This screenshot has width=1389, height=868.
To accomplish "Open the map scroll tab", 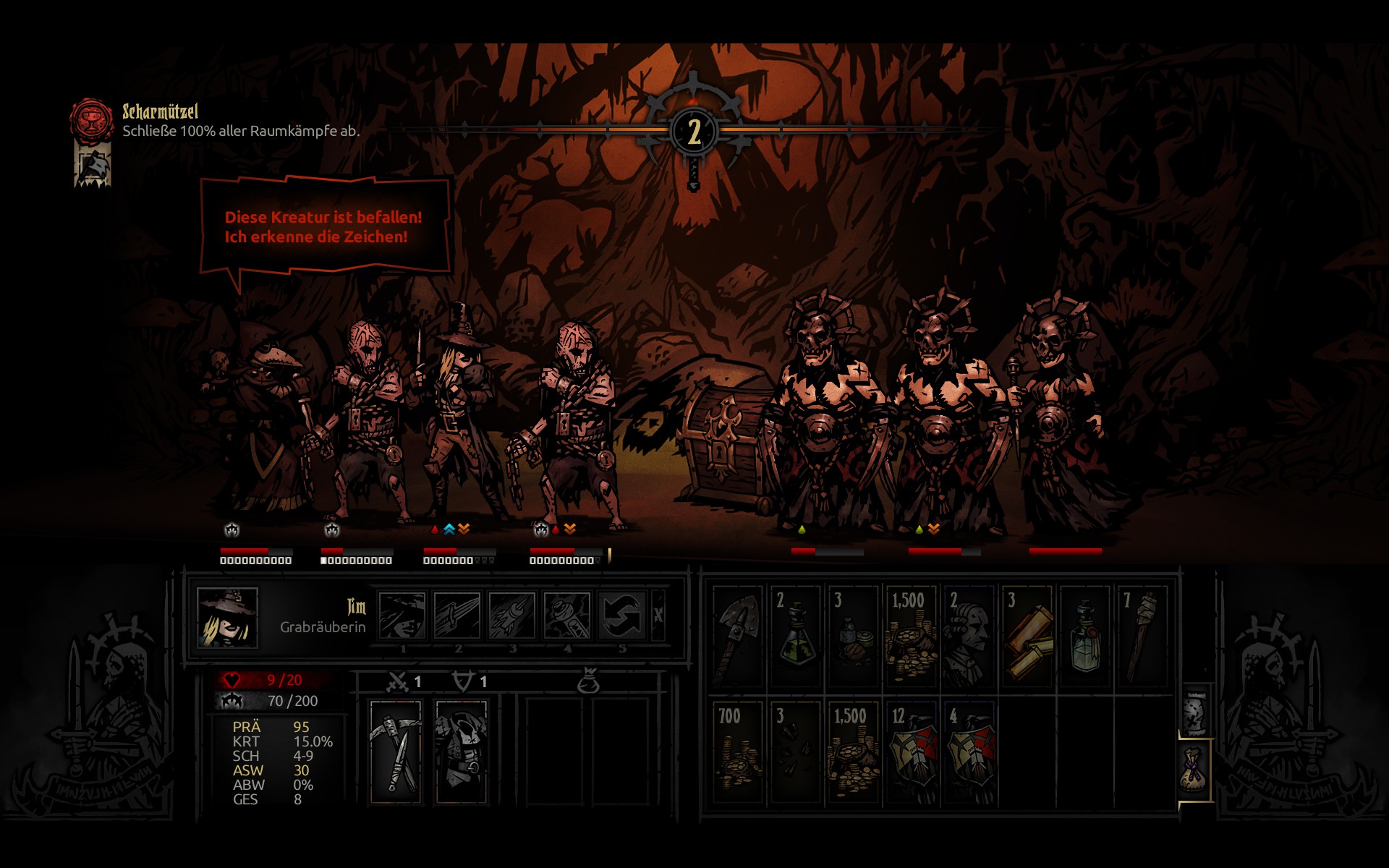I will [1195, 711].
